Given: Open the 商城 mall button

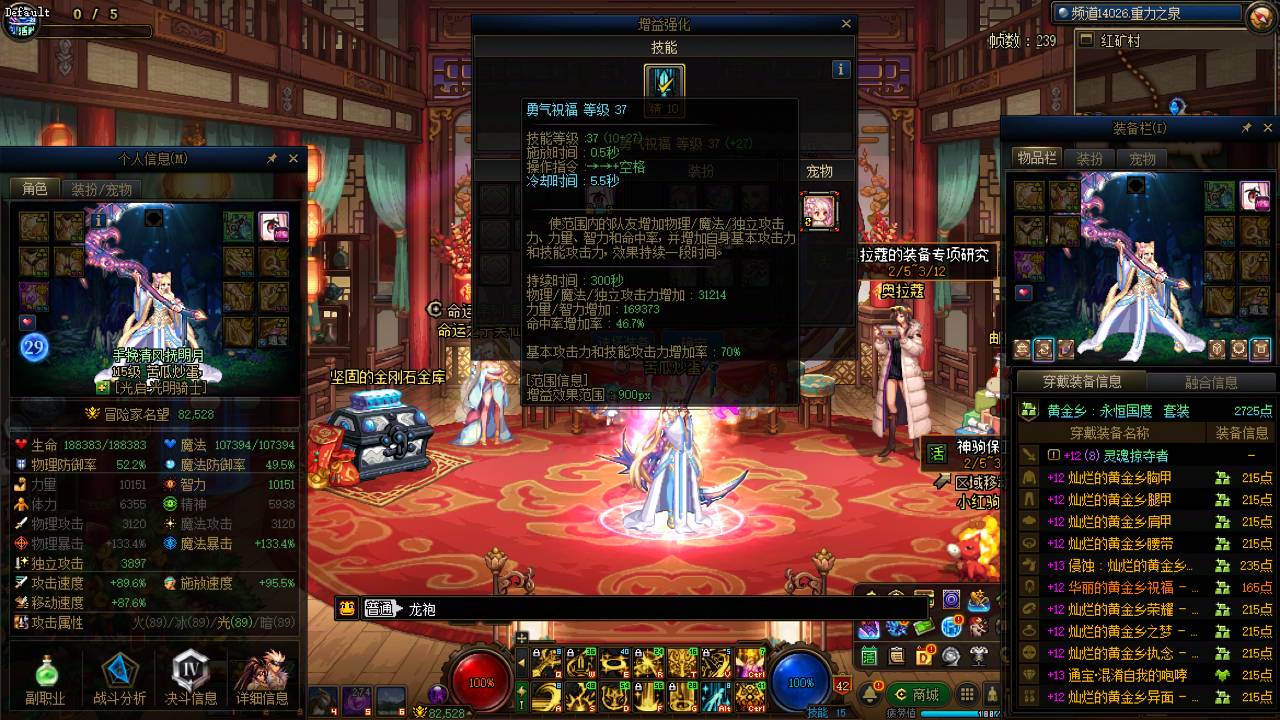Looking at the screenshot, I should 920,693.
